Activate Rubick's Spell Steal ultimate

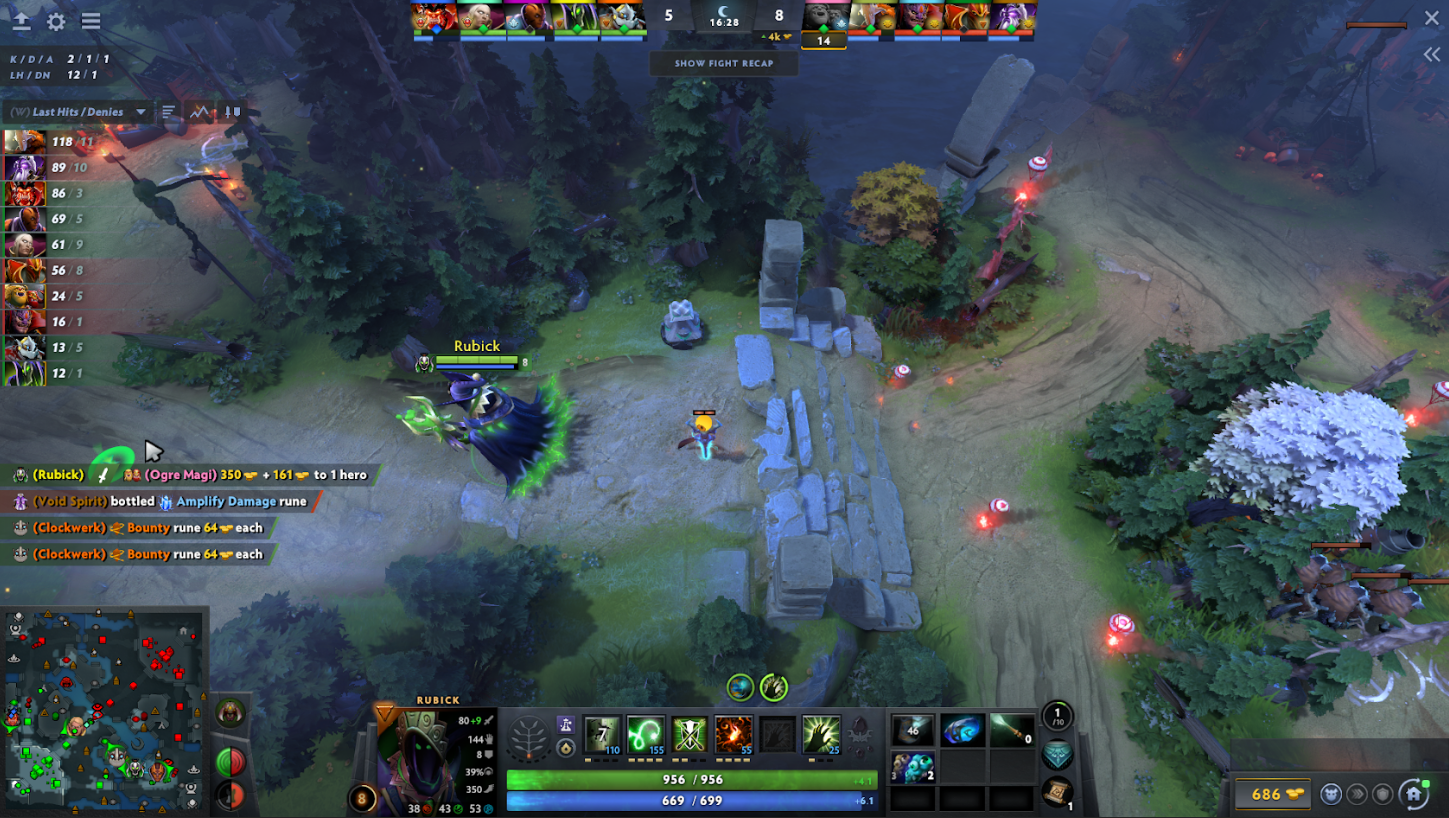pyautogui.click(x=821, y=734)
